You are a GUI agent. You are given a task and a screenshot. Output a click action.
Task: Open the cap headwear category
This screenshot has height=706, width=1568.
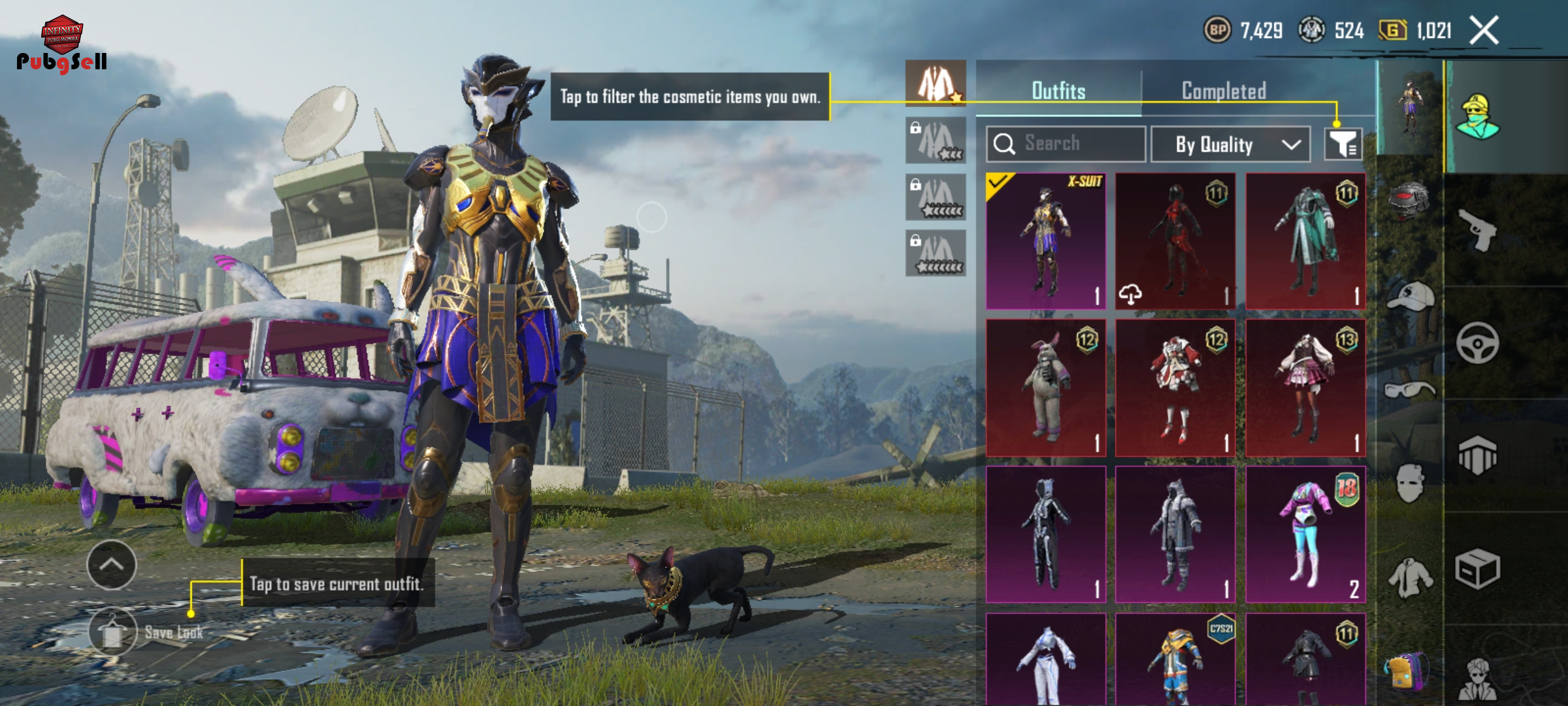click(x=1410, y=297)
